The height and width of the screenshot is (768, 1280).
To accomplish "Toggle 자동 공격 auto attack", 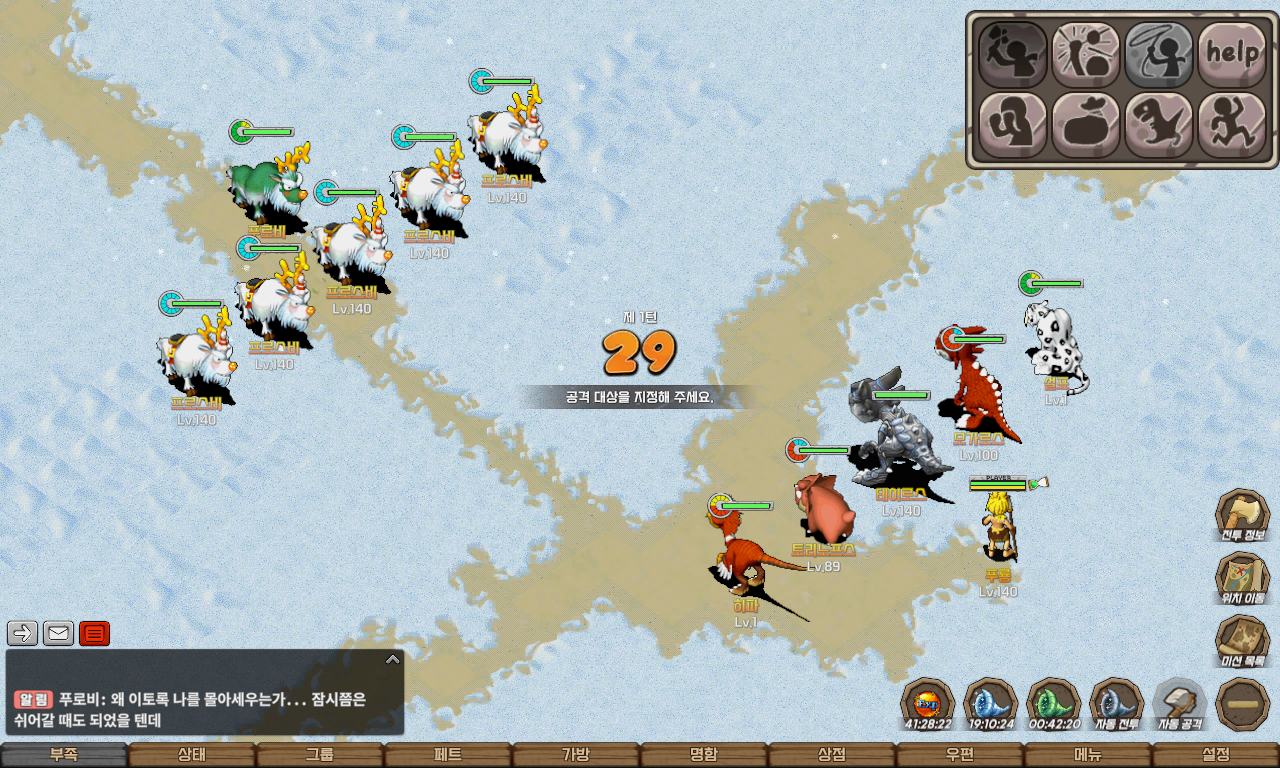I will point(1180,704).
